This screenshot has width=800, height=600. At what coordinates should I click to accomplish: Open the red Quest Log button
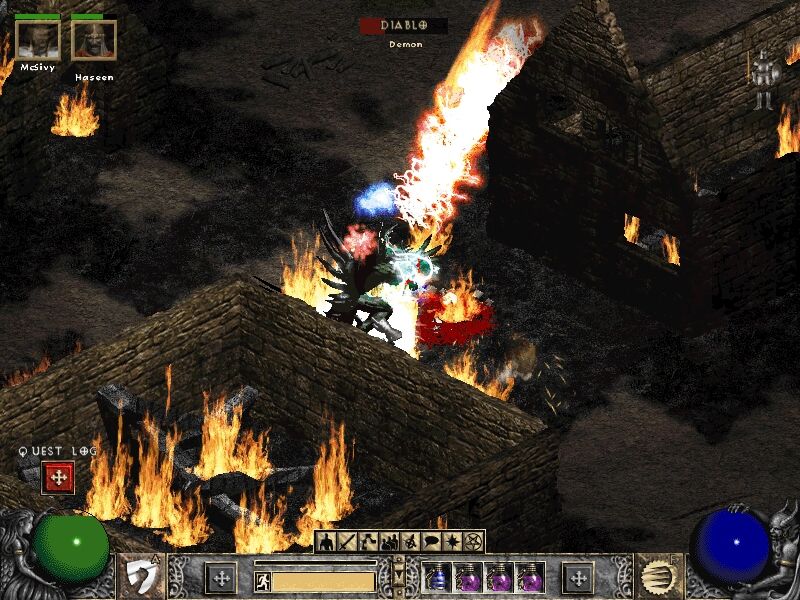(58, 478)
